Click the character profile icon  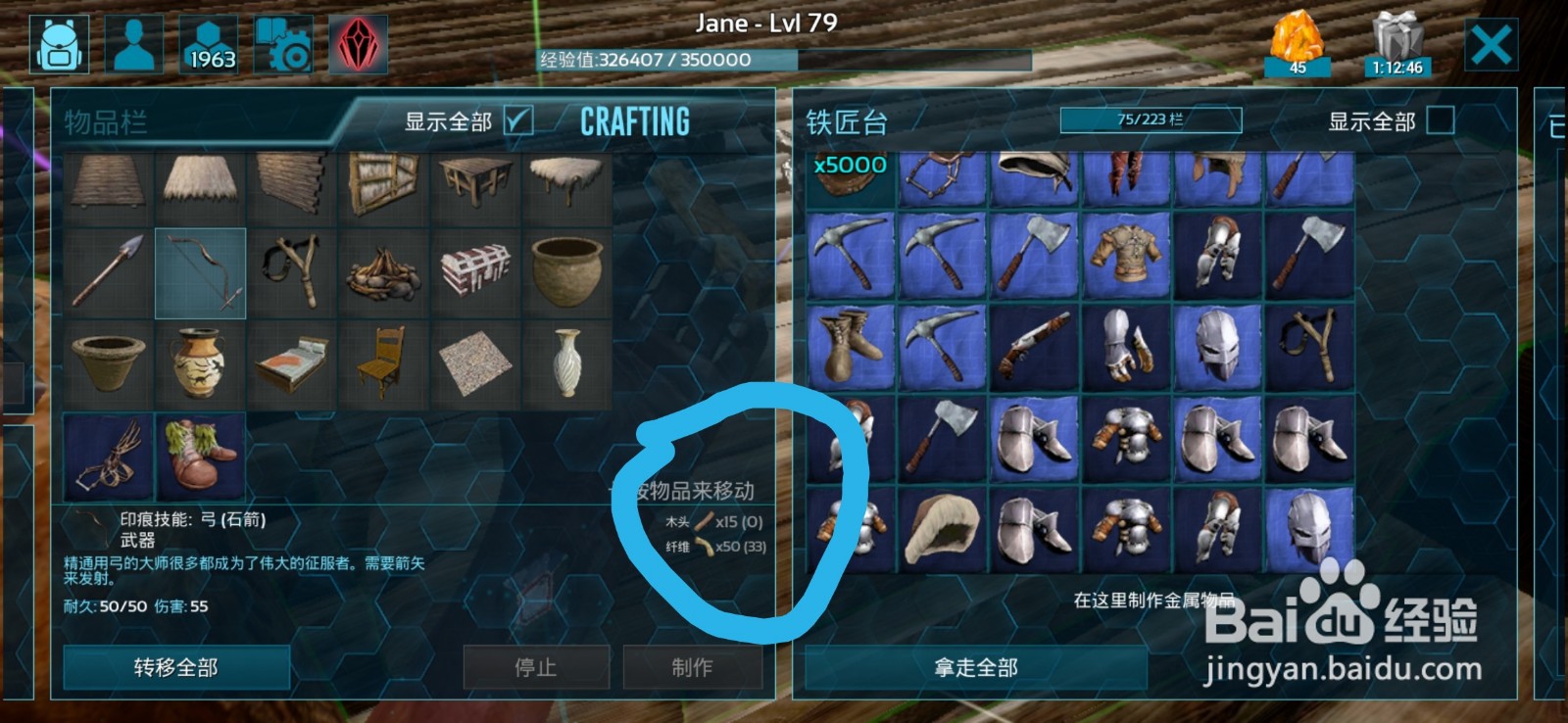pos(136,44)
